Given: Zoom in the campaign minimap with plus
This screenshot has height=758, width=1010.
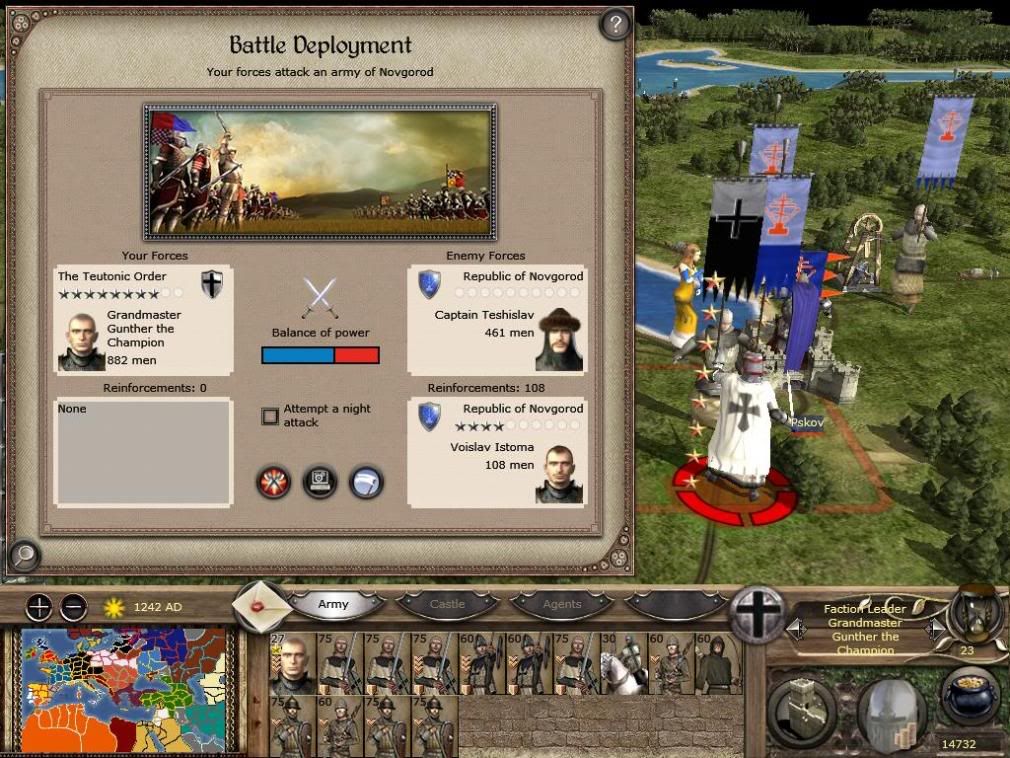Looking at the screenshot, I should pos(38,606).
